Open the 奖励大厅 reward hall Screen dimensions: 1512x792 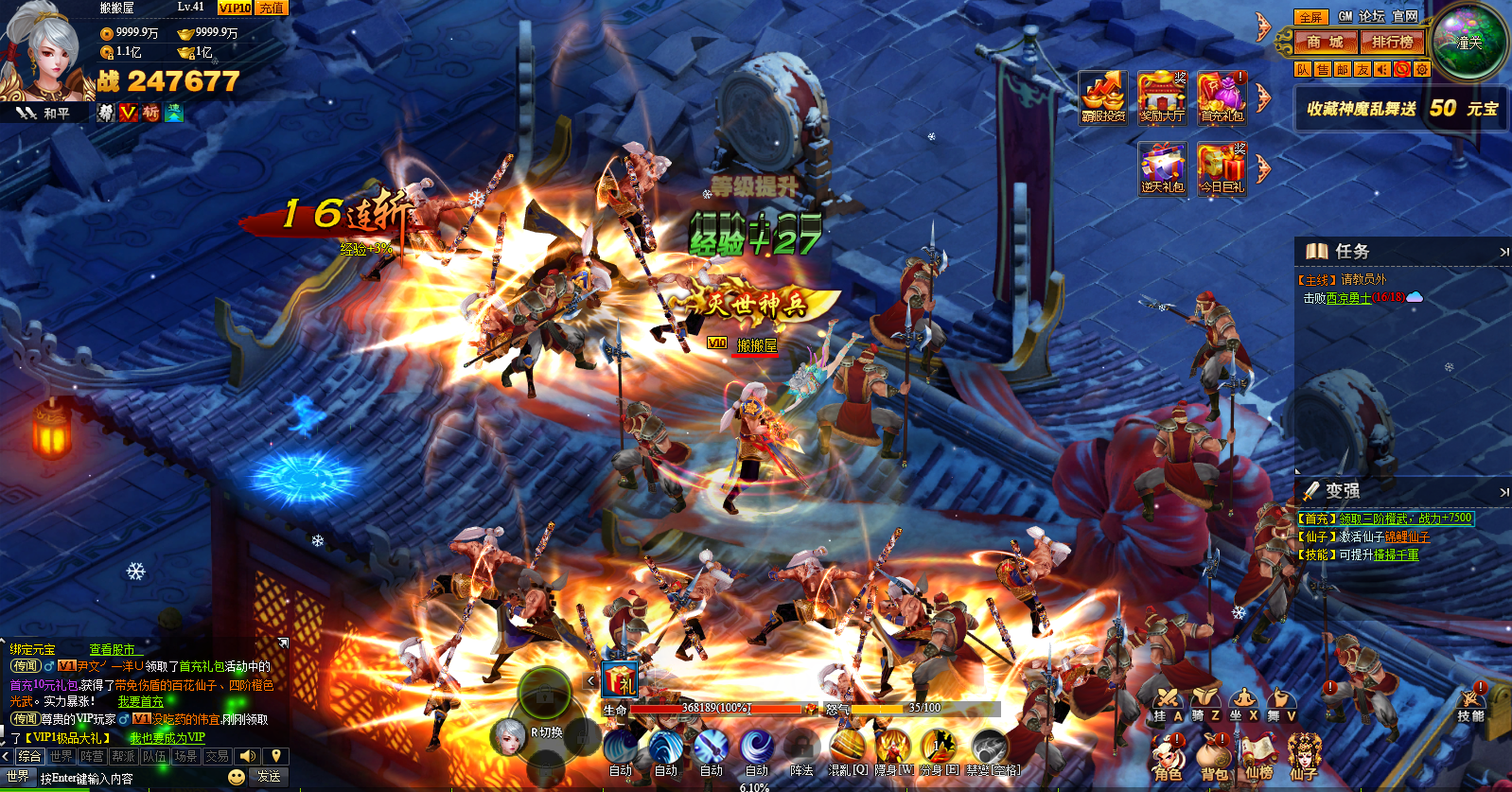pyautogui.click(x=1162, y=97)
